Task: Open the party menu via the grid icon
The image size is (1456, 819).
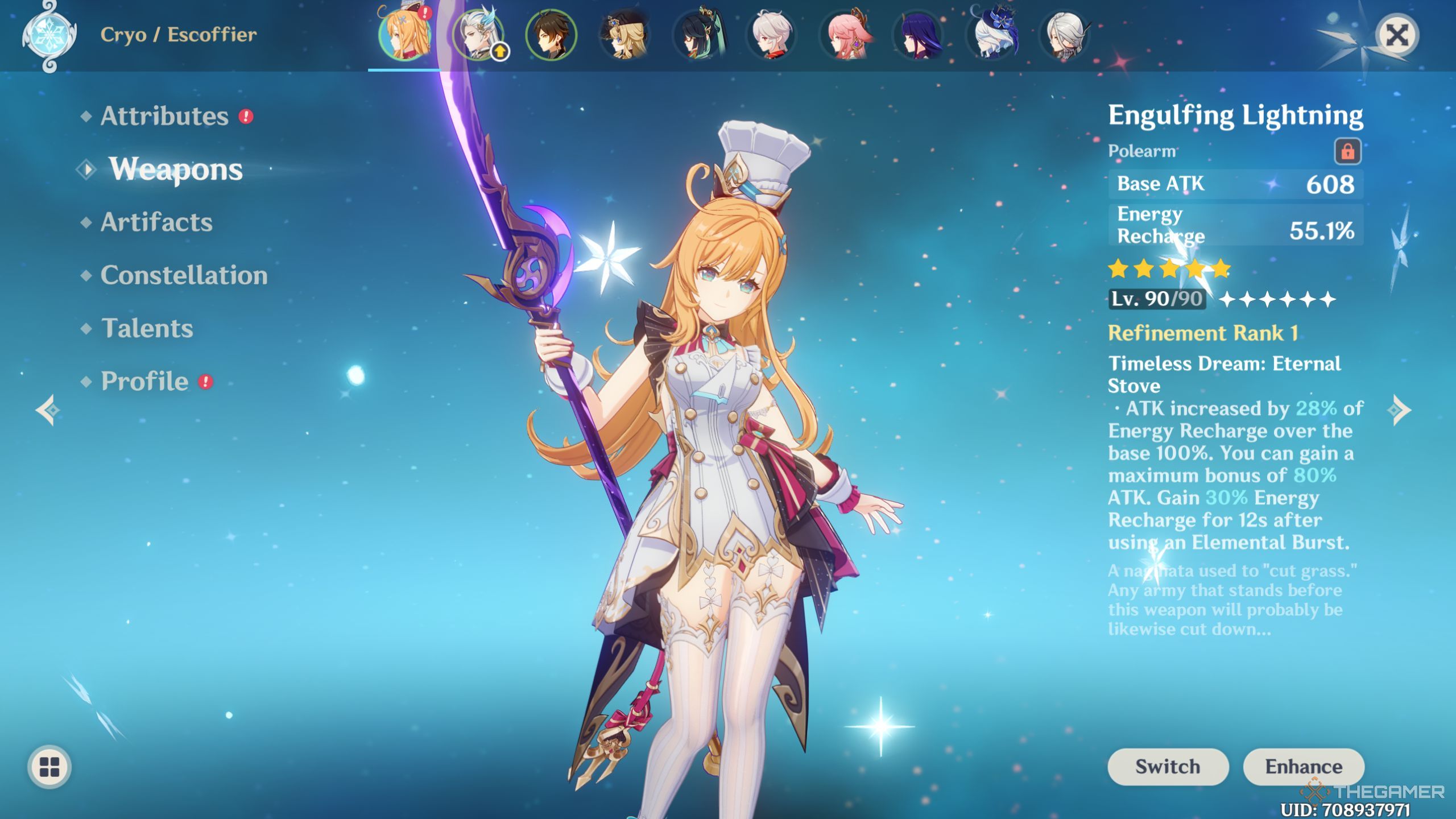Action: click(x=50, y=765)
